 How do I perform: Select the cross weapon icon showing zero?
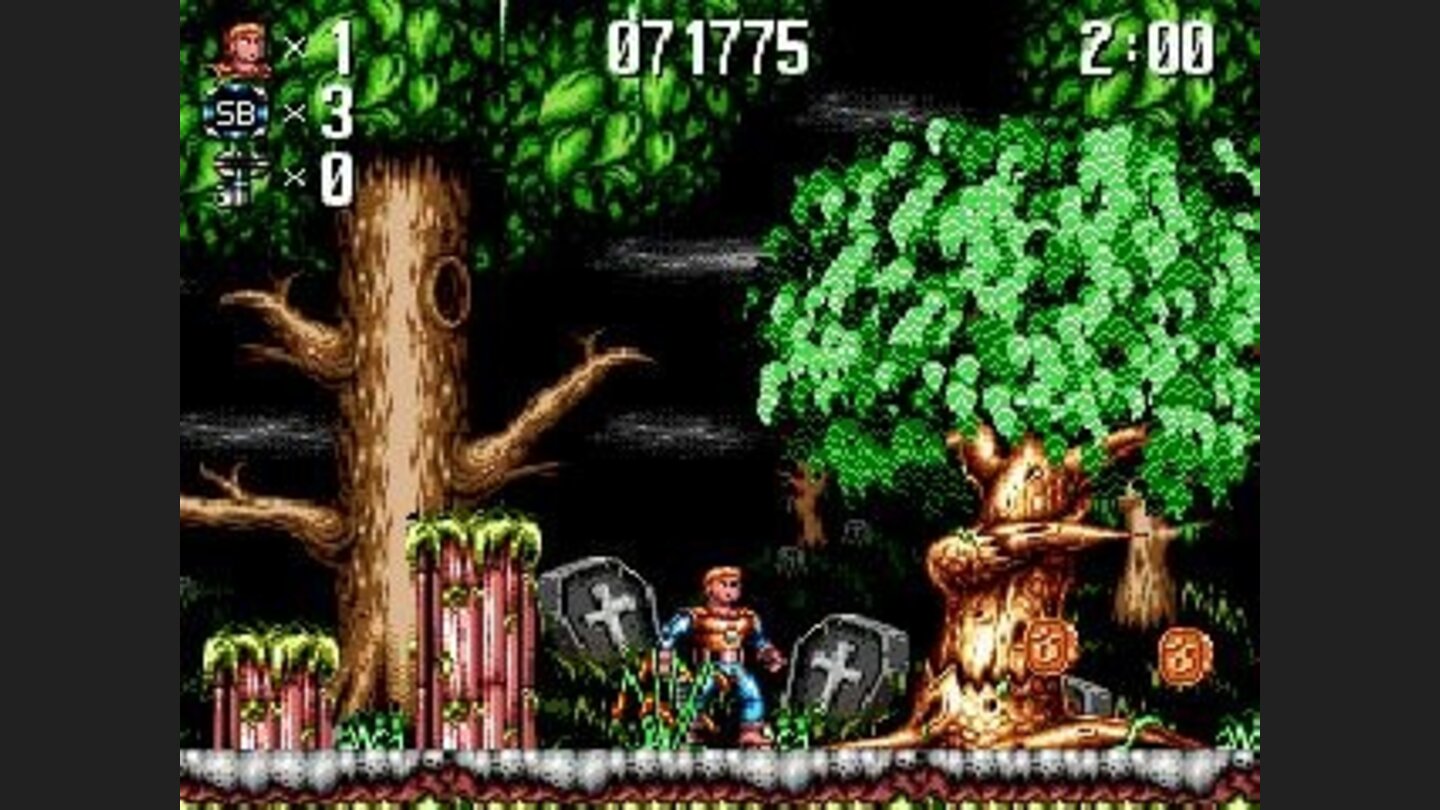click(238, 173)
